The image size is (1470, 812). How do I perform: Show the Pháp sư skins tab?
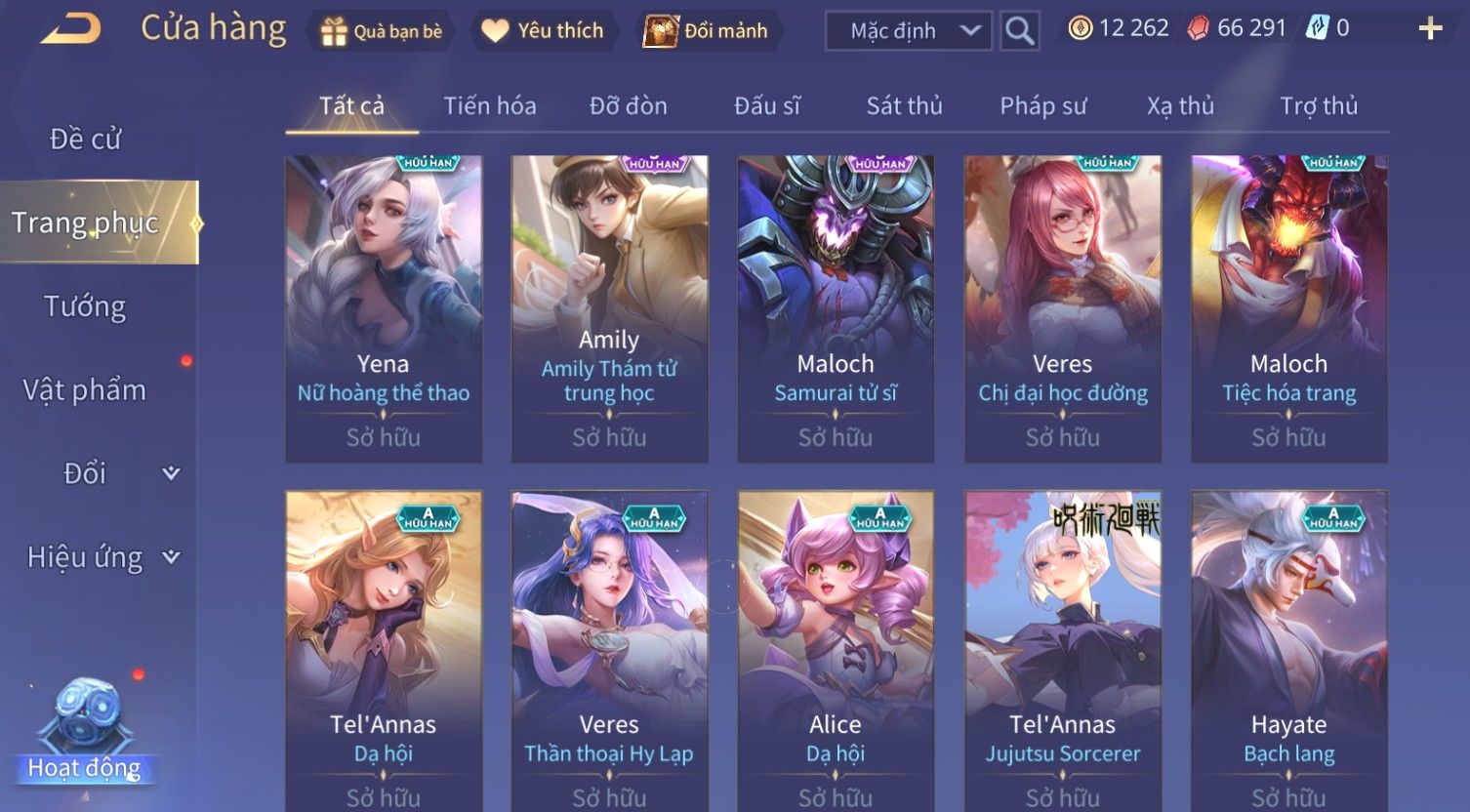[x=1042, y=105]
